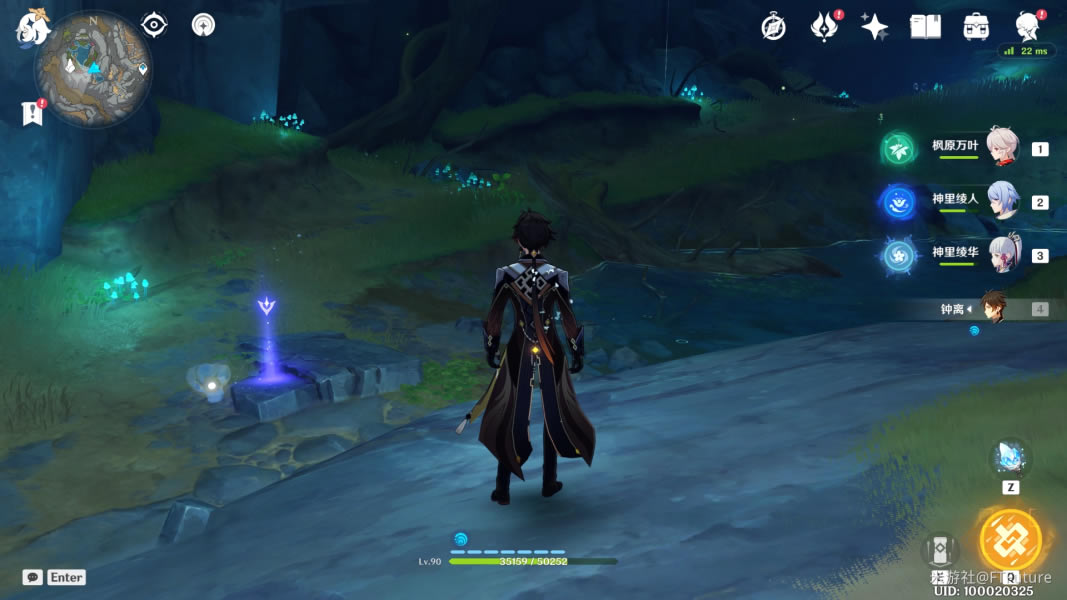This screenshot has height=600, width=1067.
Task: Open the events icon with red notification
Action: click(x=824, y=27)
